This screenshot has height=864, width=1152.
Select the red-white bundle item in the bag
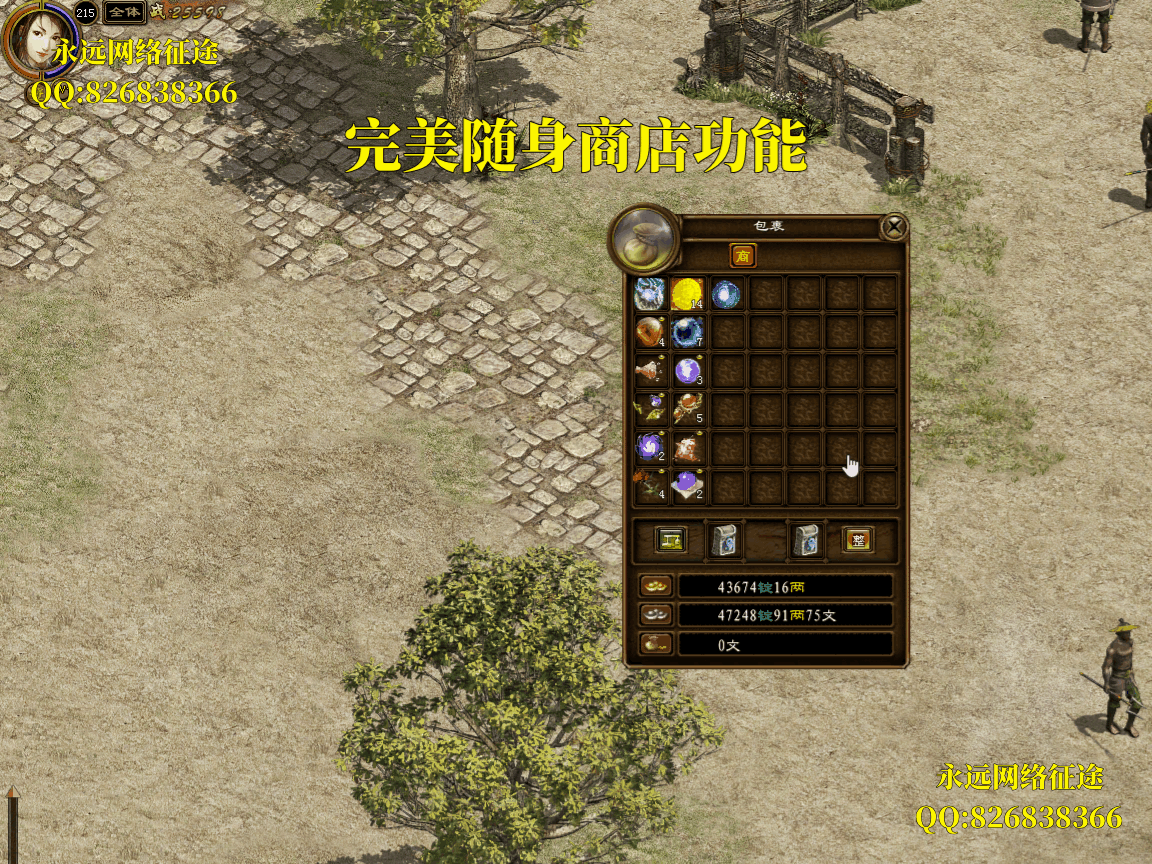tap(688, 446)
